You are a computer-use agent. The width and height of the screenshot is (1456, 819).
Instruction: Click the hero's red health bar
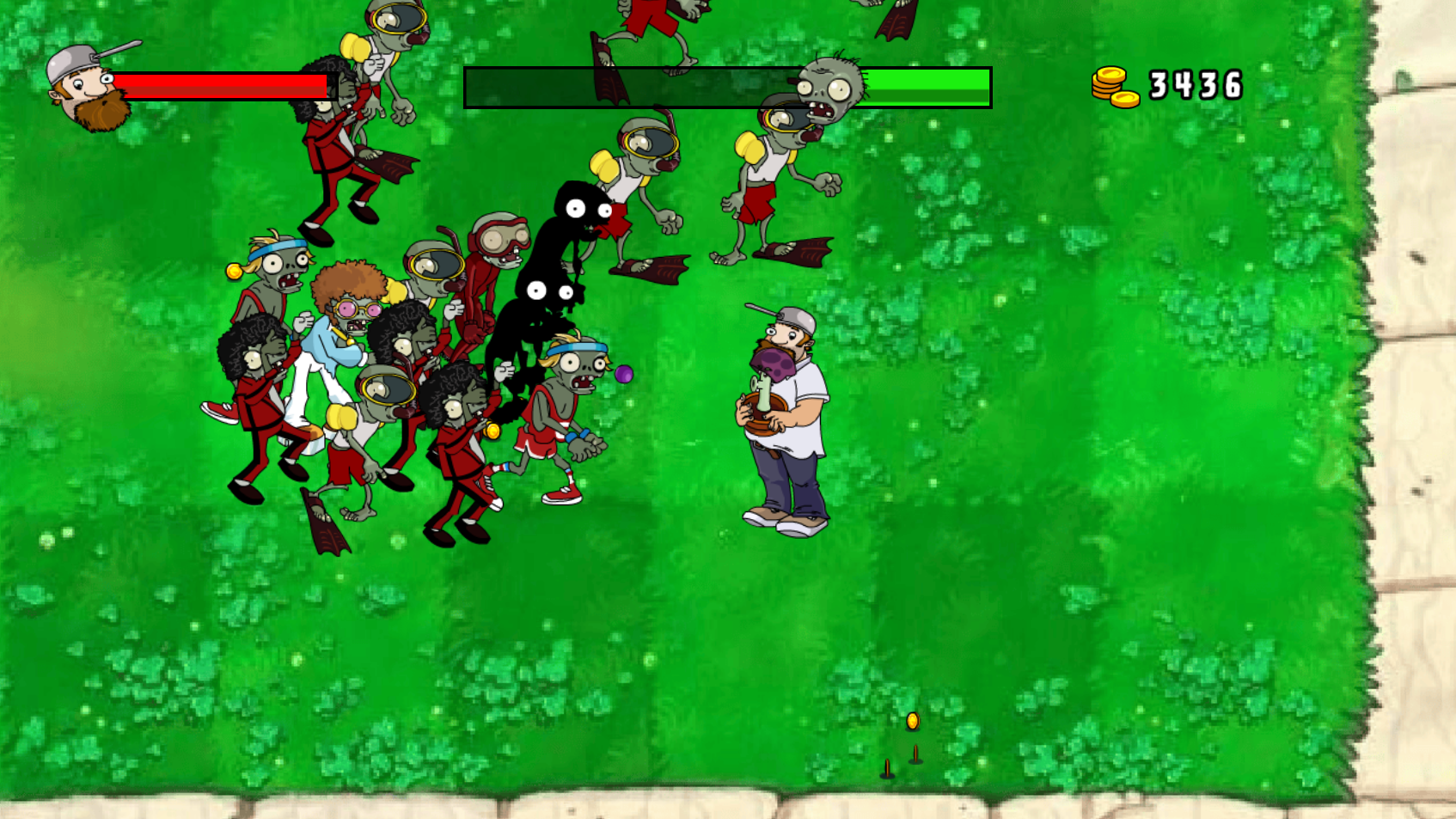(219, 84)
